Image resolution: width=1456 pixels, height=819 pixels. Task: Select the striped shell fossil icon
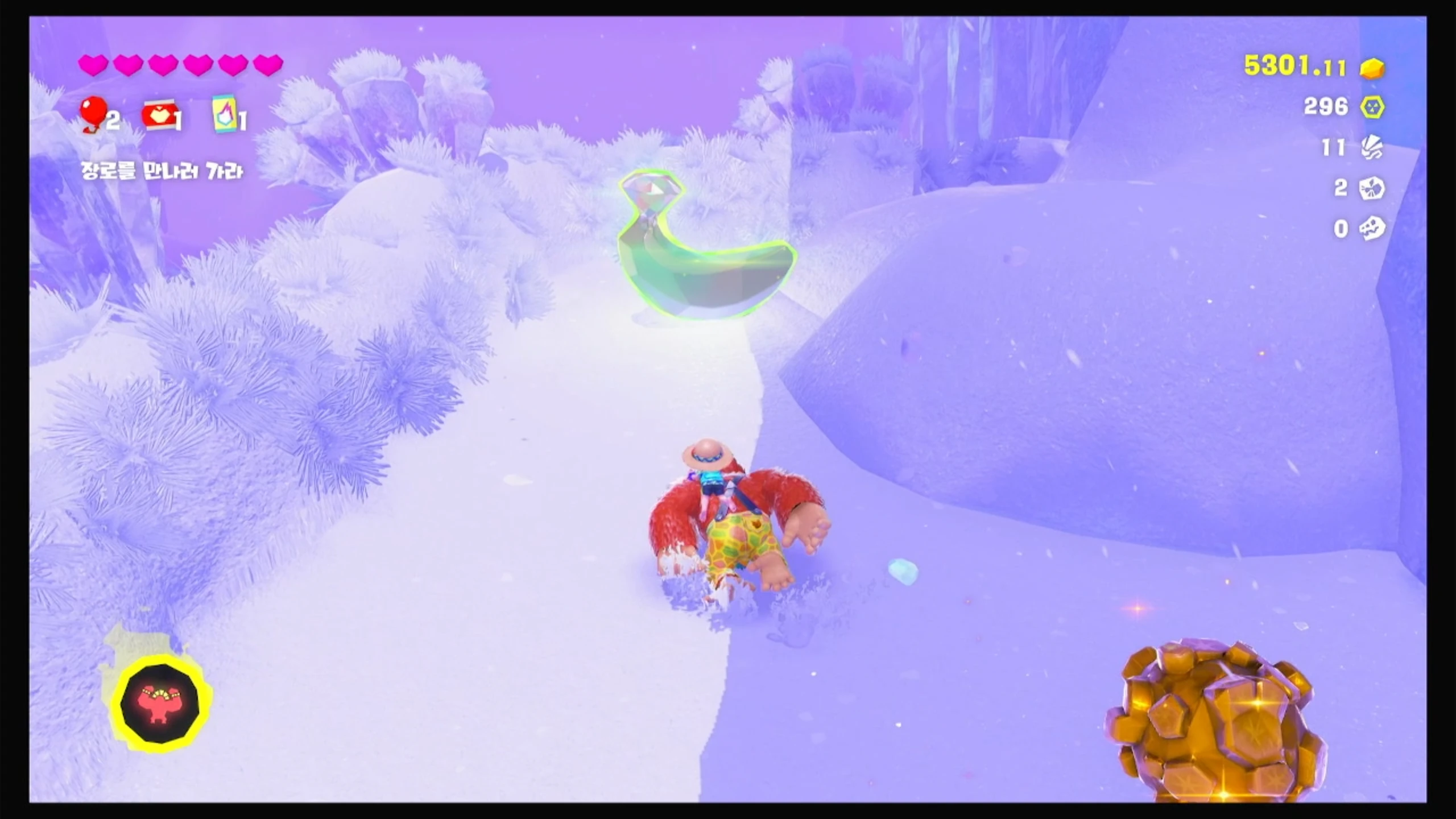1372,148
